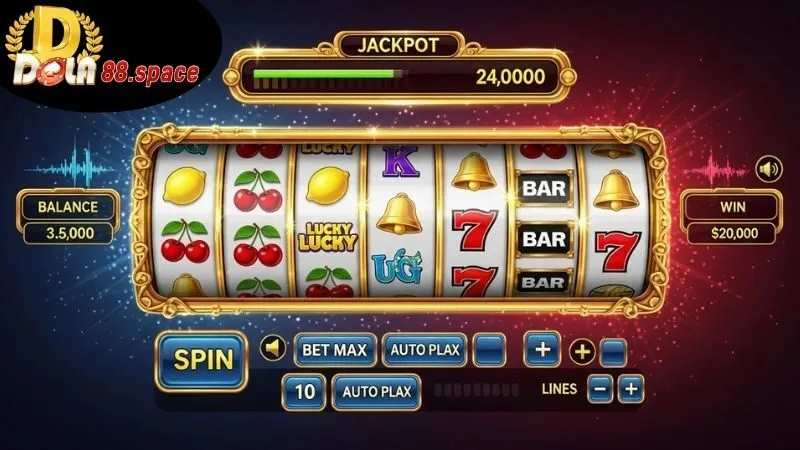Decrease LINES with the minus button
The height and width of the screenshot is (450, 800).
pyautogui.click(x=600, y=389)
